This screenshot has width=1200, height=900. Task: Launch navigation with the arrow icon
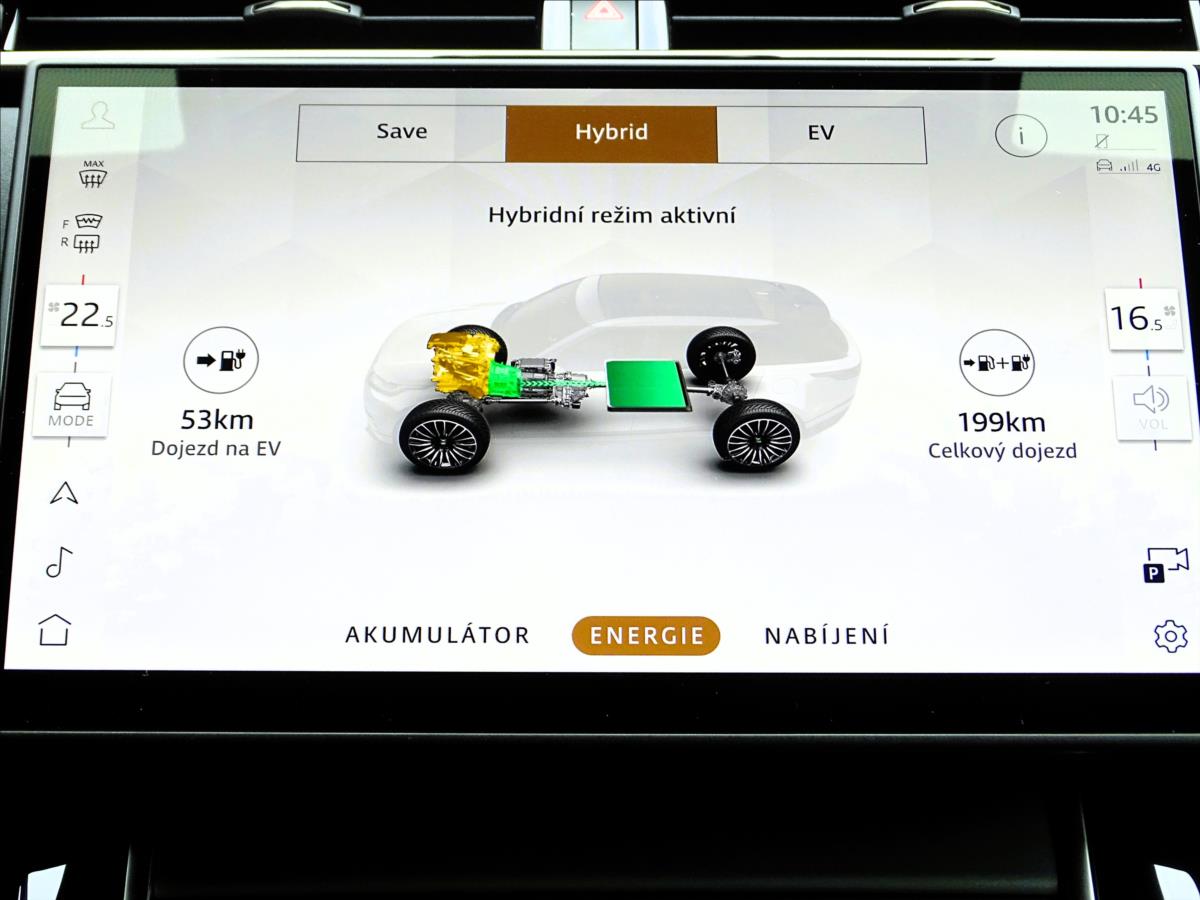[x=64, y=492]
